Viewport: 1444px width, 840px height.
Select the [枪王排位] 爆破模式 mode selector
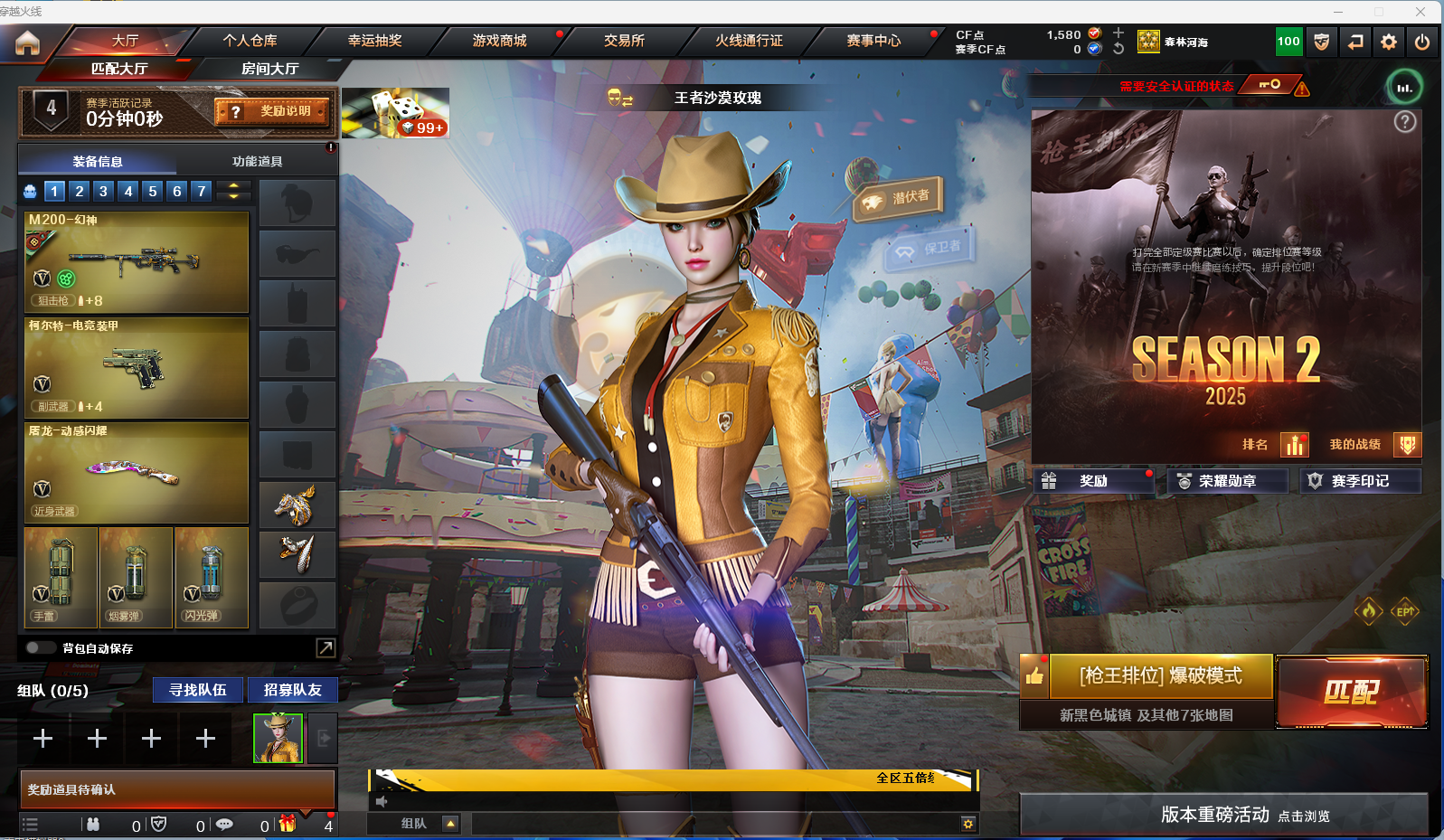1160,676
